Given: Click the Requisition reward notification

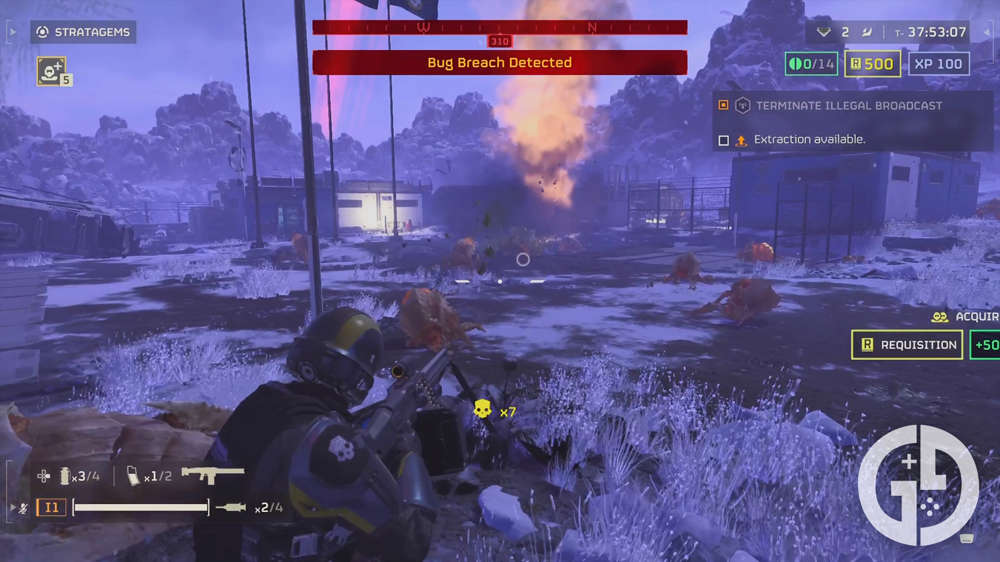Looking at the screenshot, I should (907, 345).
